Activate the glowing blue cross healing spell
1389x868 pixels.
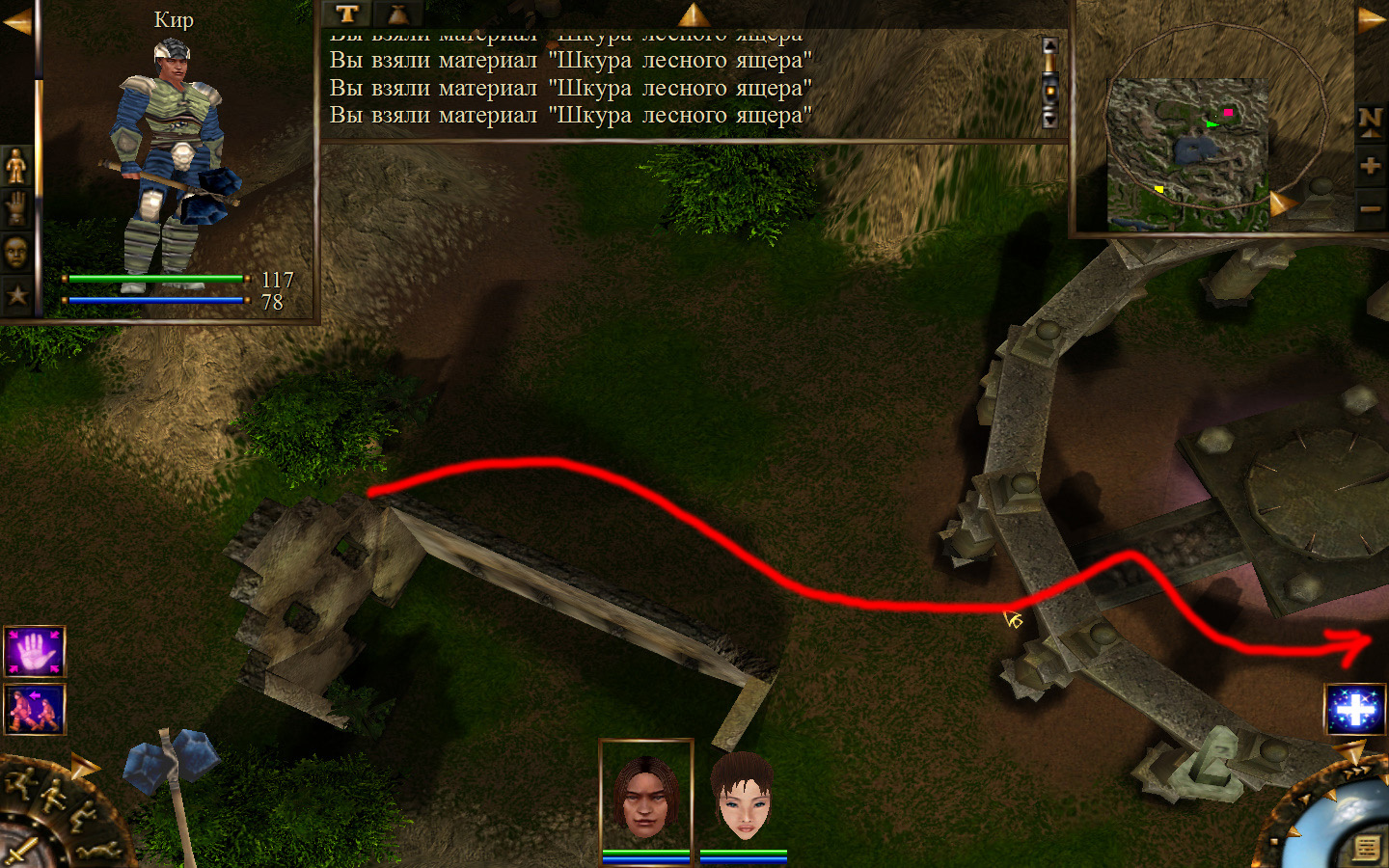click(x=1355, y=709)
